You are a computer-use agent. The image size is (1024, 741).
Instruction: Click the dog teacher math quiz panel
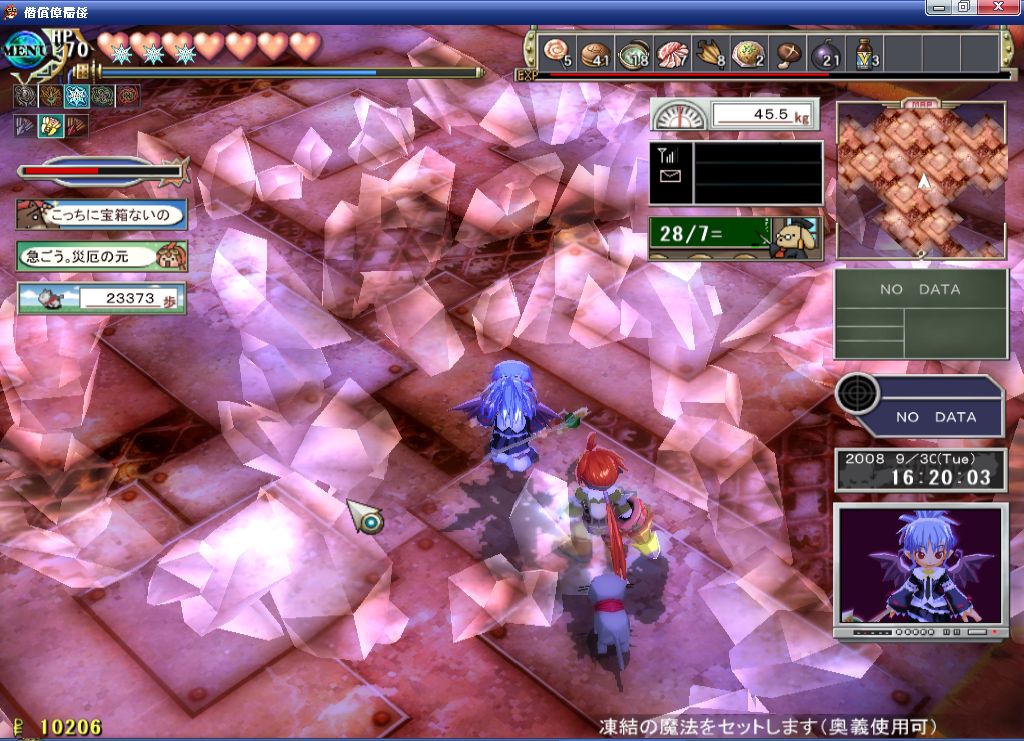point(734,238)
